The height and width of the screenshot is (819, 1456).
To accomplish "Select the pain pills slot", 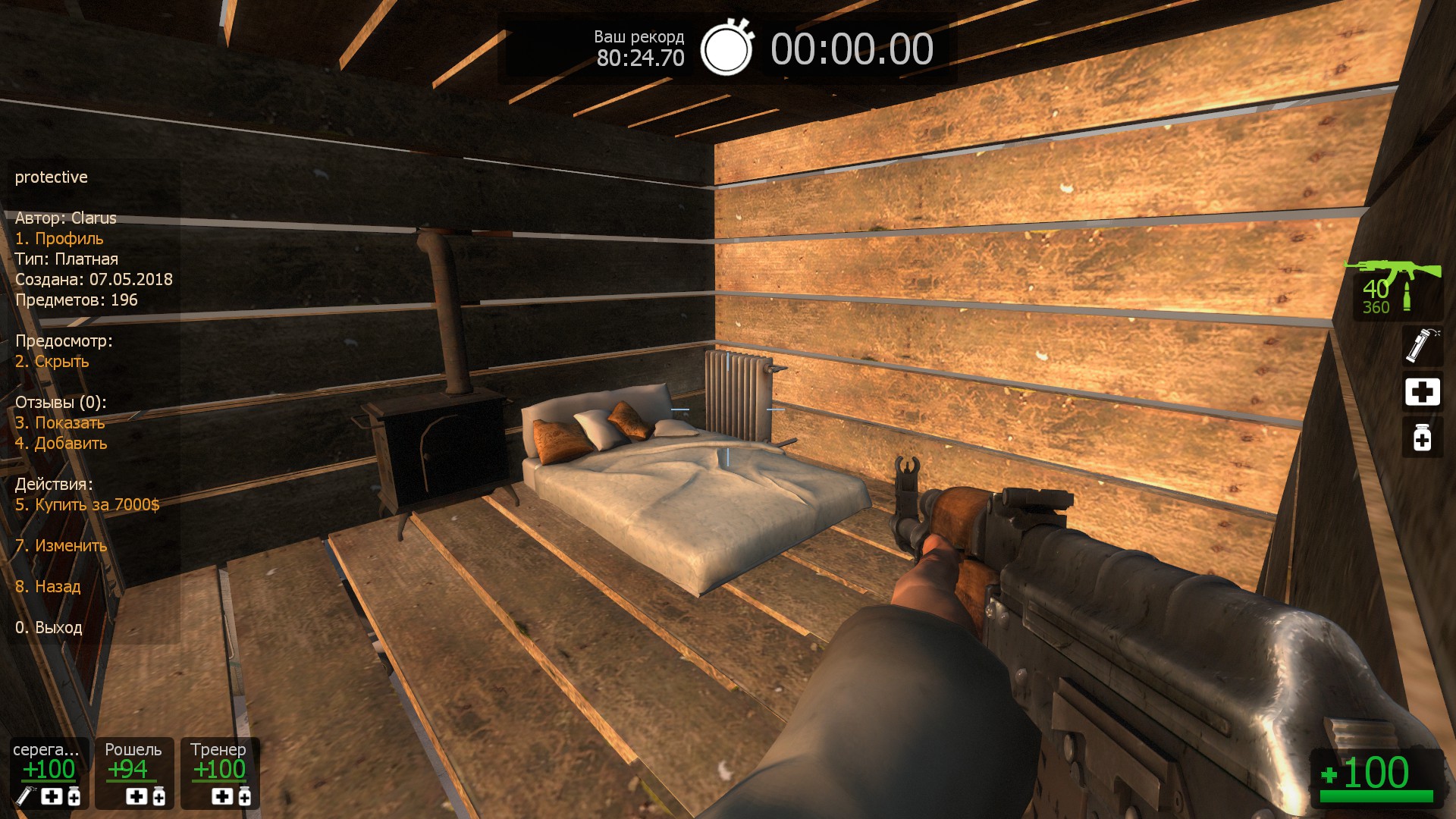I will pyautogui.click(x=1422, y=438).
